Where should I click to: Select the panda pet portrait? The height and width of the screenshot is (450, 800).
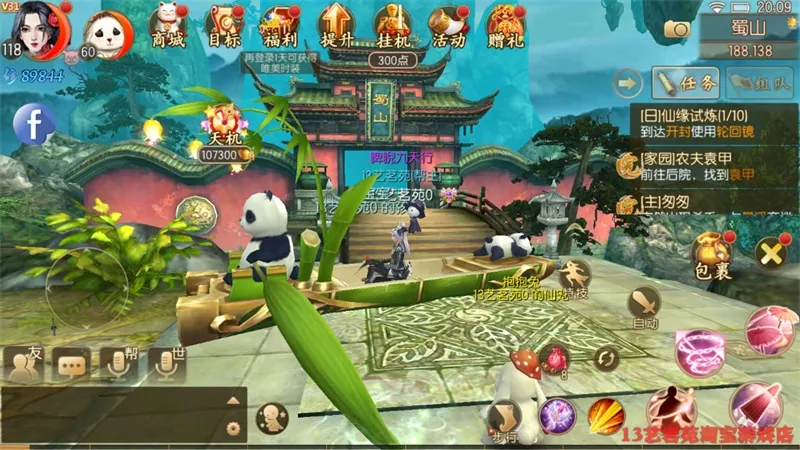coord(103,35)
